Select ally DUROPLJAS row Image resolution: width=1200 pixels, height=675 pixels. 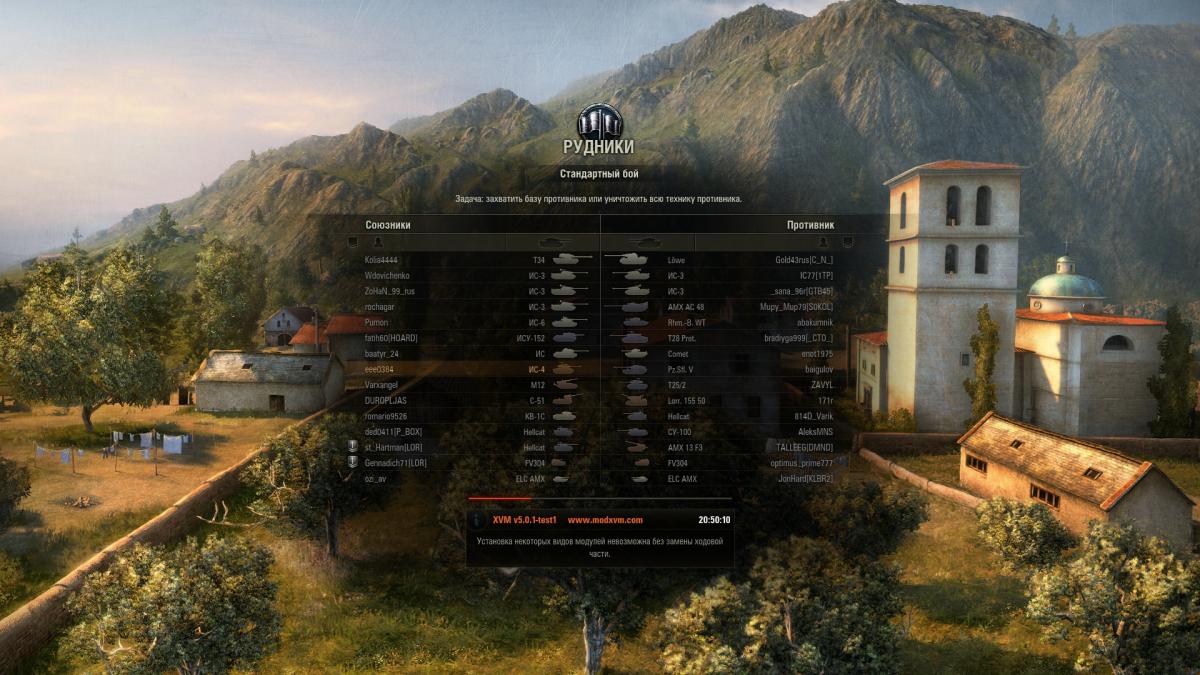tap(387, 400)
